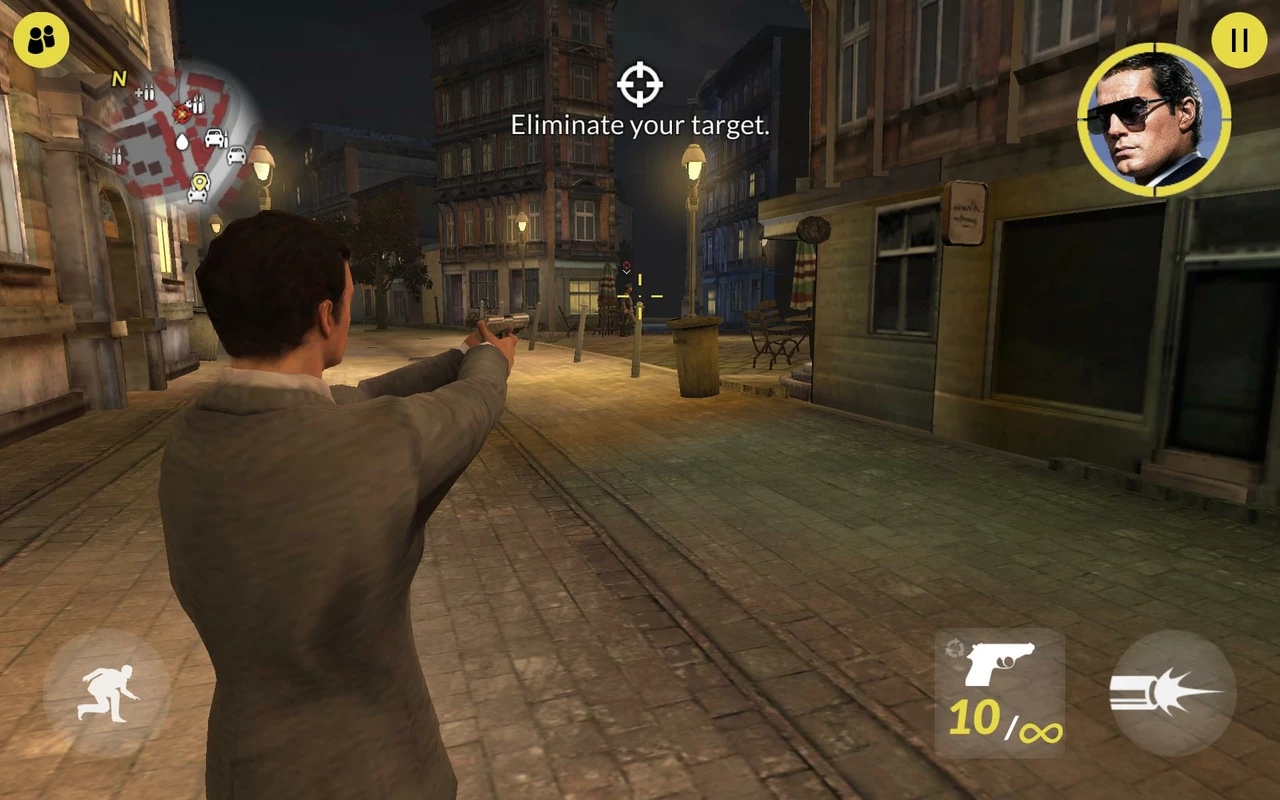Tap the water drop icon on the minimap
1280x800 pixels.
(183, 141)
